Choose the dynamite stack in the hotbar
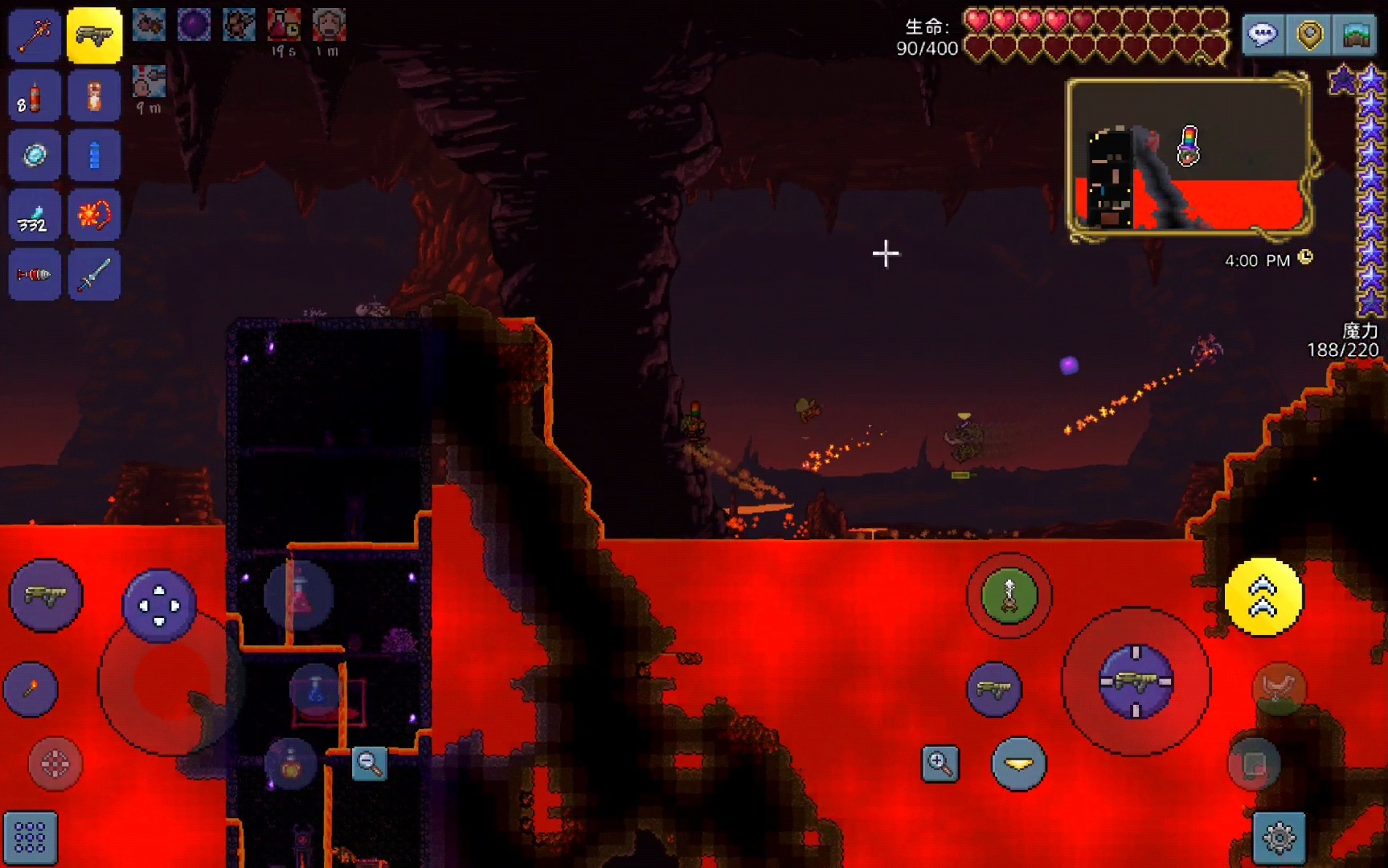 (35, 96)
